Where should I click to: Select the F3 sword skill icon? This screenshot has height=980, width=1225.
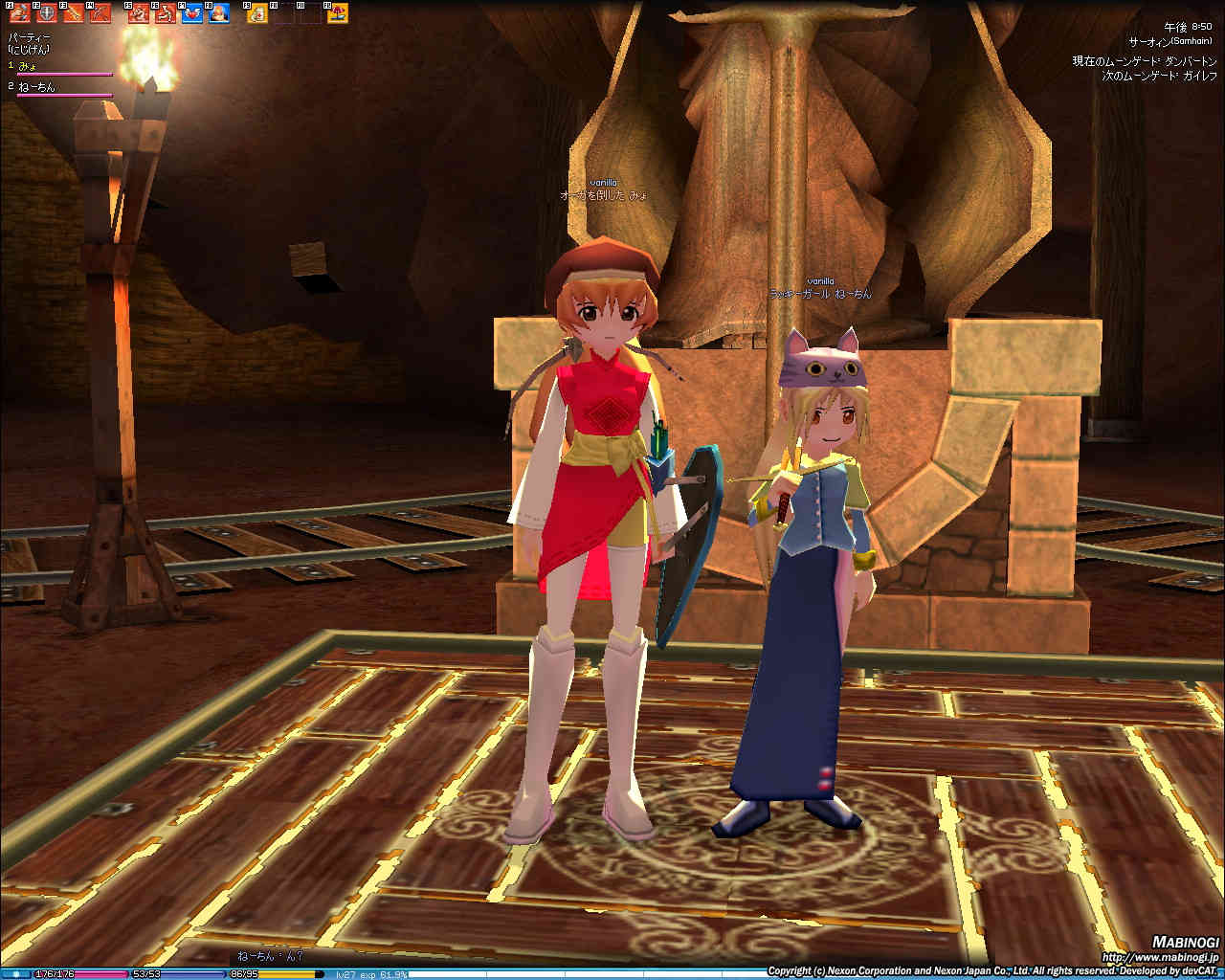pyautogui.click(x=73, y=12)
